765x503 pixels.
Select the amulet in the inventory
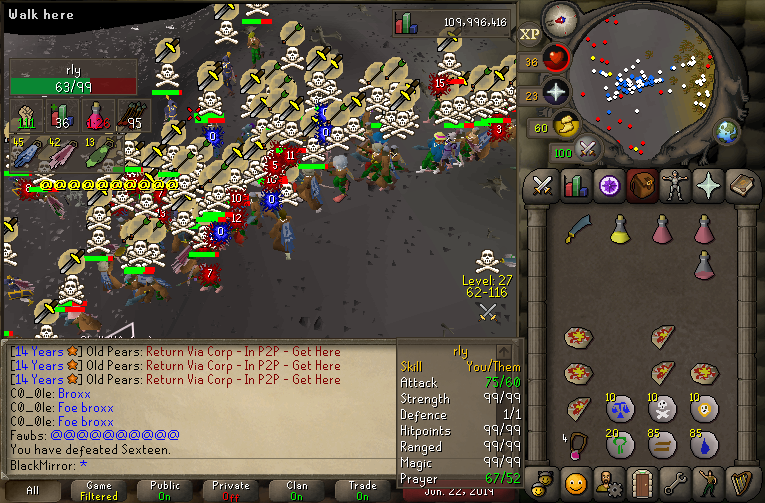[x=577, y=442]
